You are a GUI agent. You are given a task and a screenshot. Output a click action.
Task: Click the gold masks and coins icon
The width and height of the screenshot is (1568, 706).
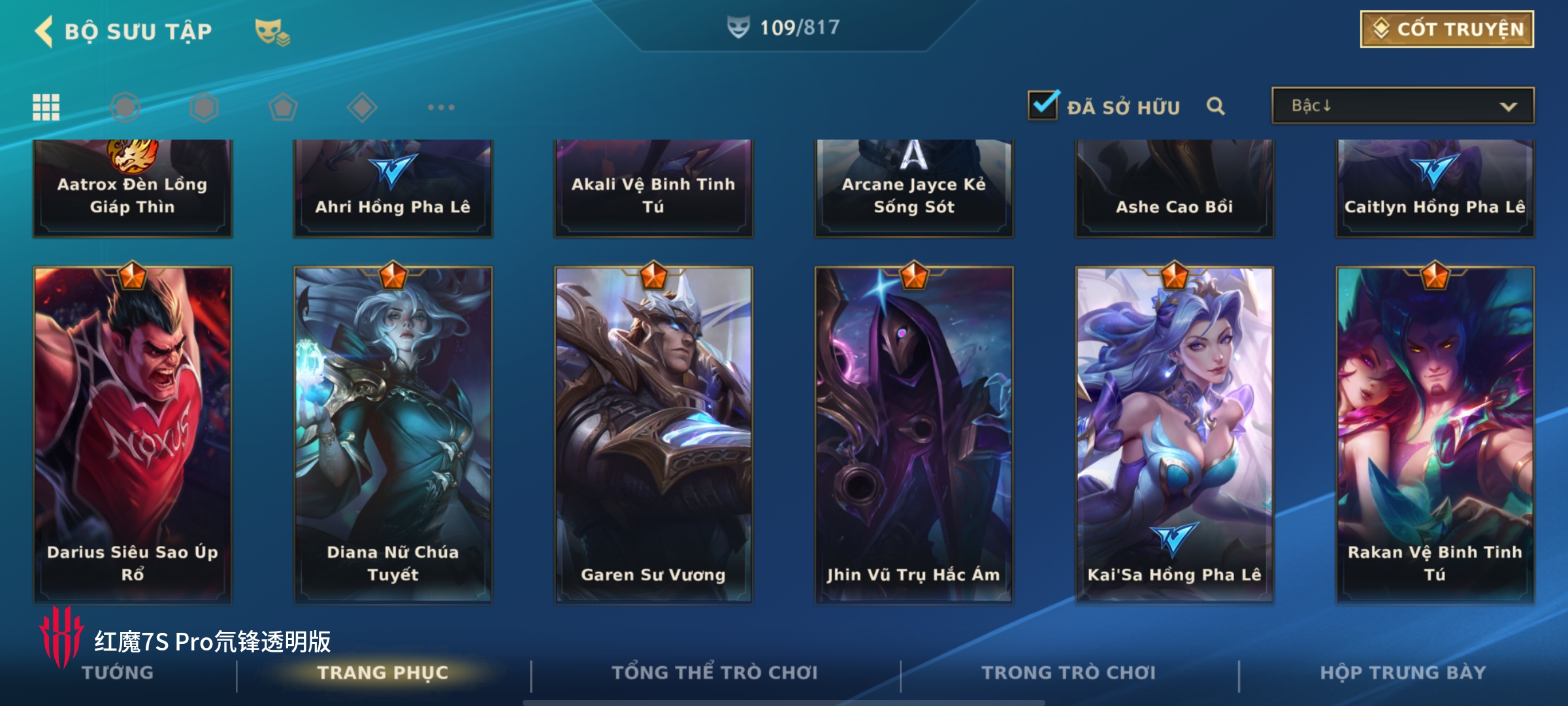272,32
